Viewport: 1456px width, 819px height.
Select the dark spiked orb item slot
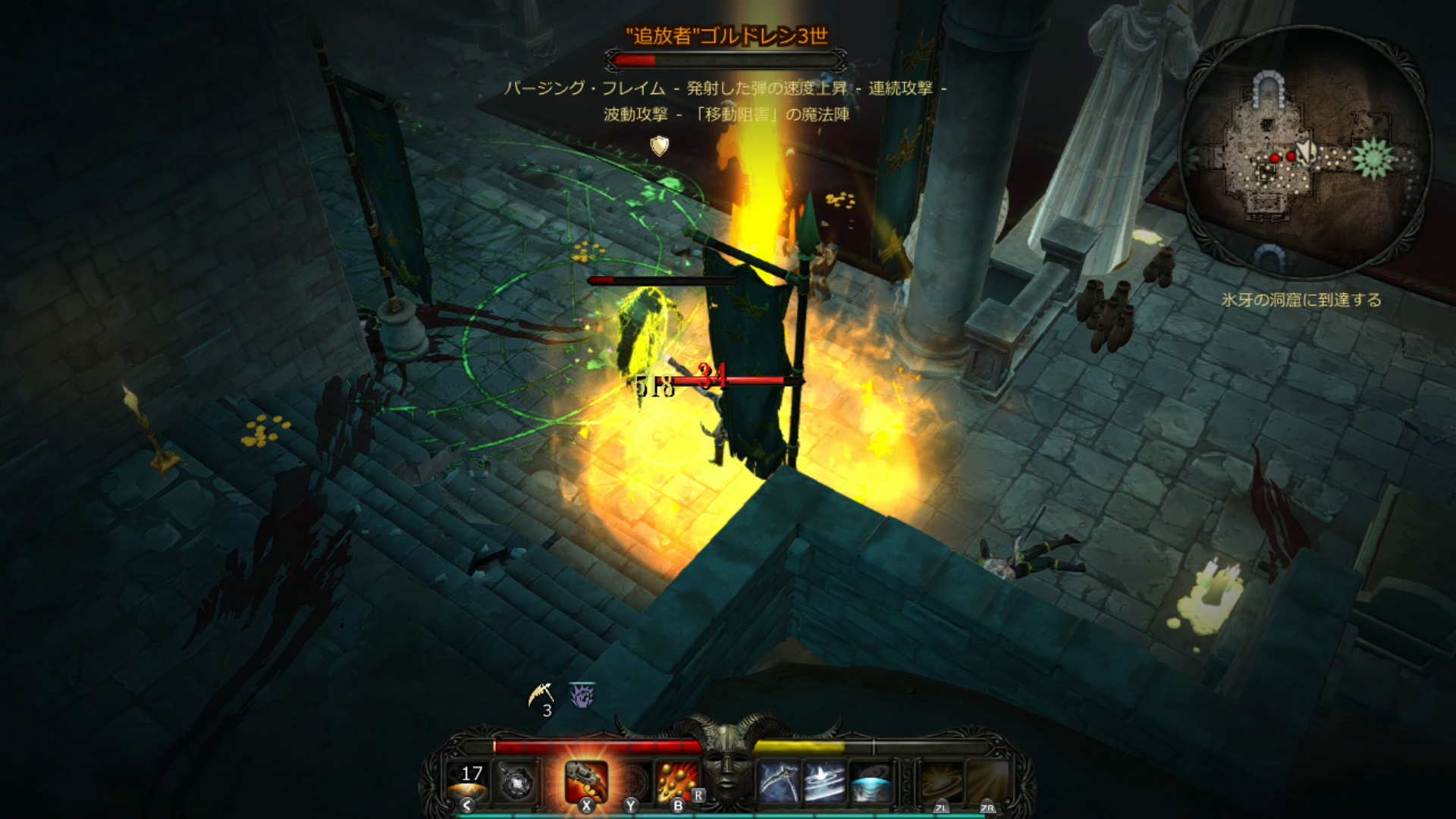point(517,783)
